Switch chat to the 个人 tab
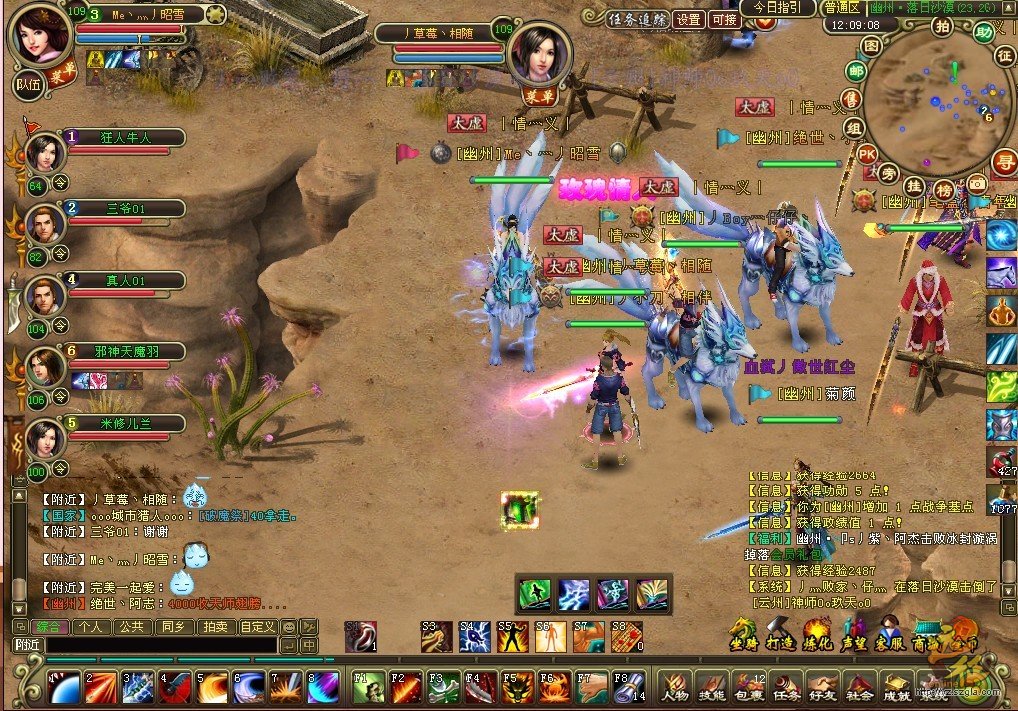1018x711 pixels. pos(93,627)
